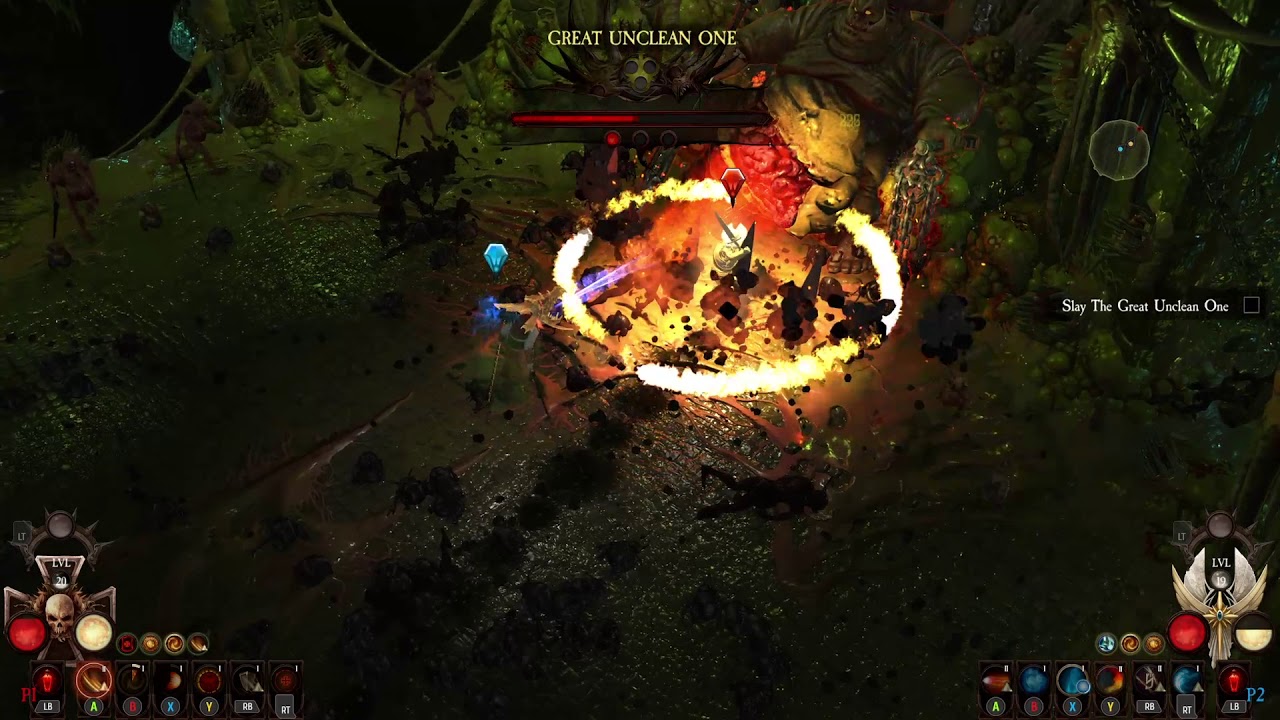Click the upgrade triangle on Player 2's A-slot skill
Viewport: 1280px width, 720px height.
click(1008, 688)
